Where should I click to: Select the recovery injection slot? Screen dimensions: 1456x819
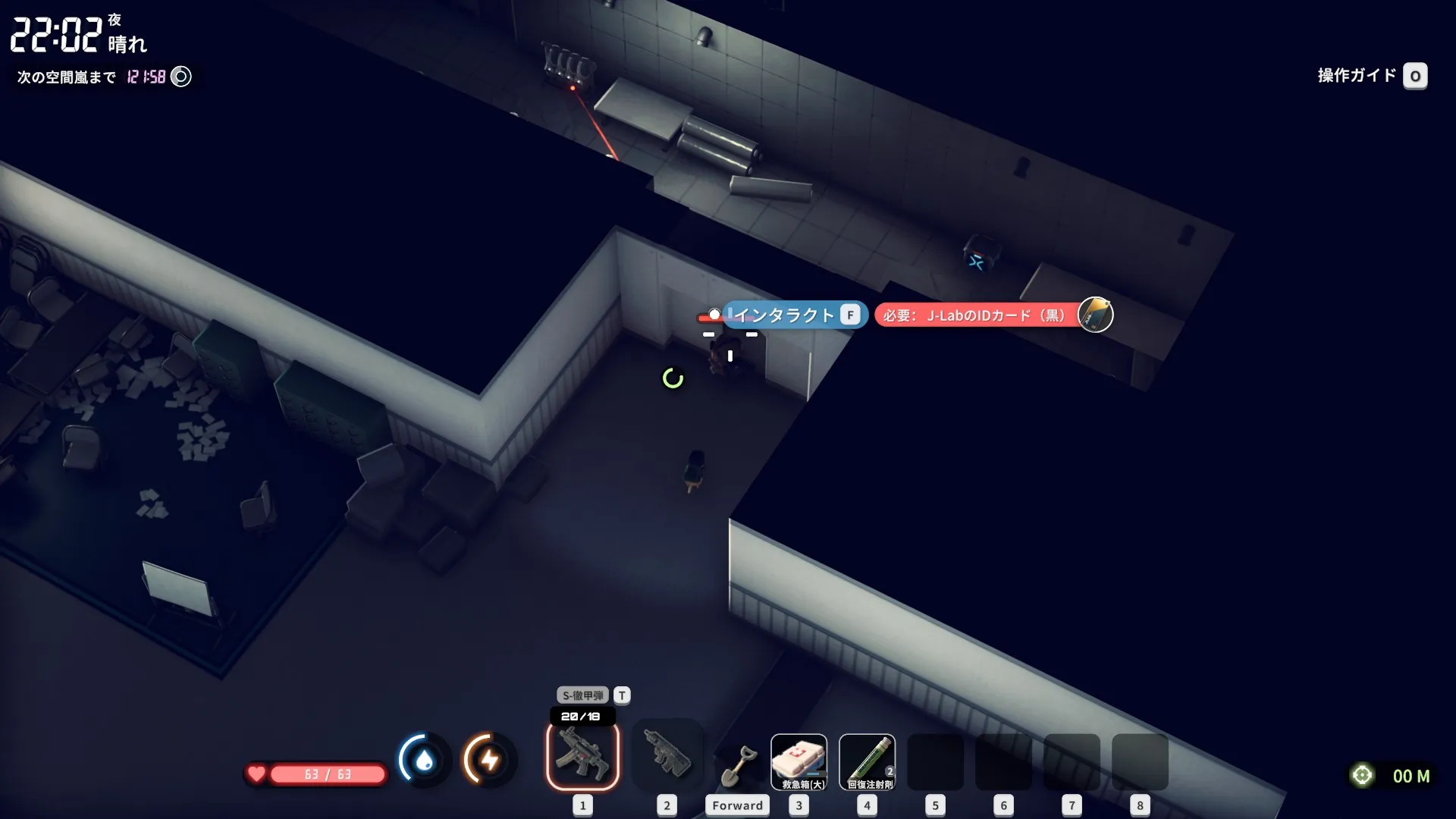click(x=867, y=761)
